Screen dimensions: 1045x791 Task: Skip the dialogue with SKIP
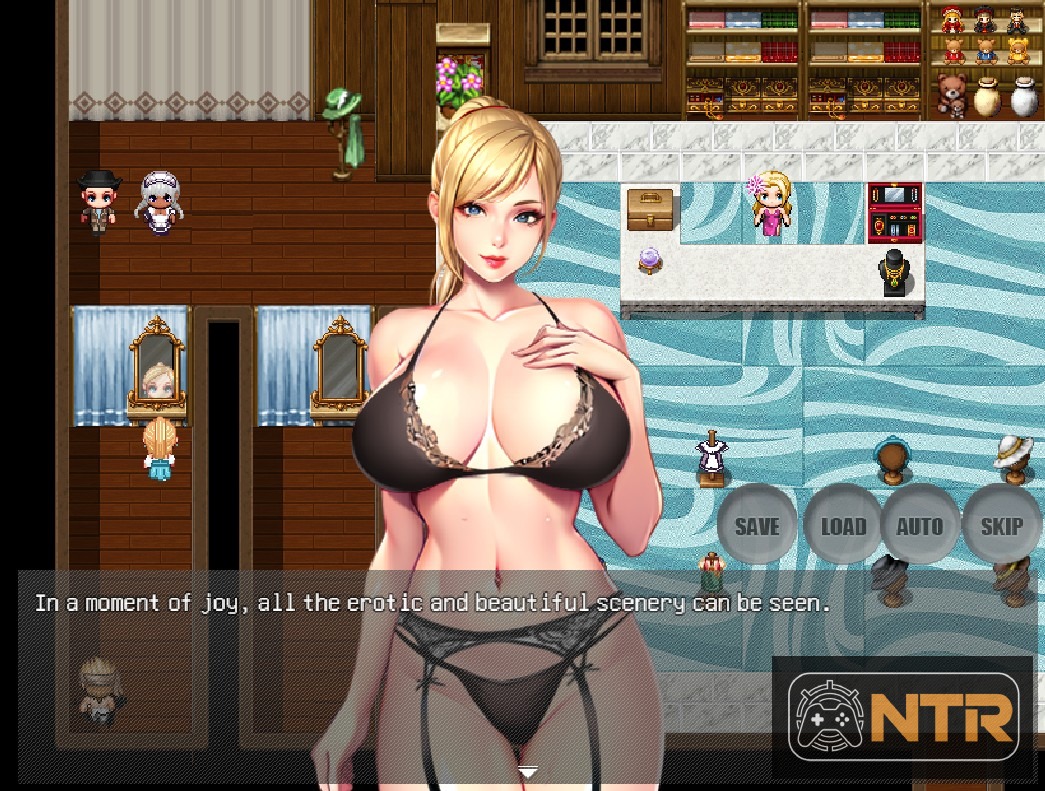coord(1001,526)
